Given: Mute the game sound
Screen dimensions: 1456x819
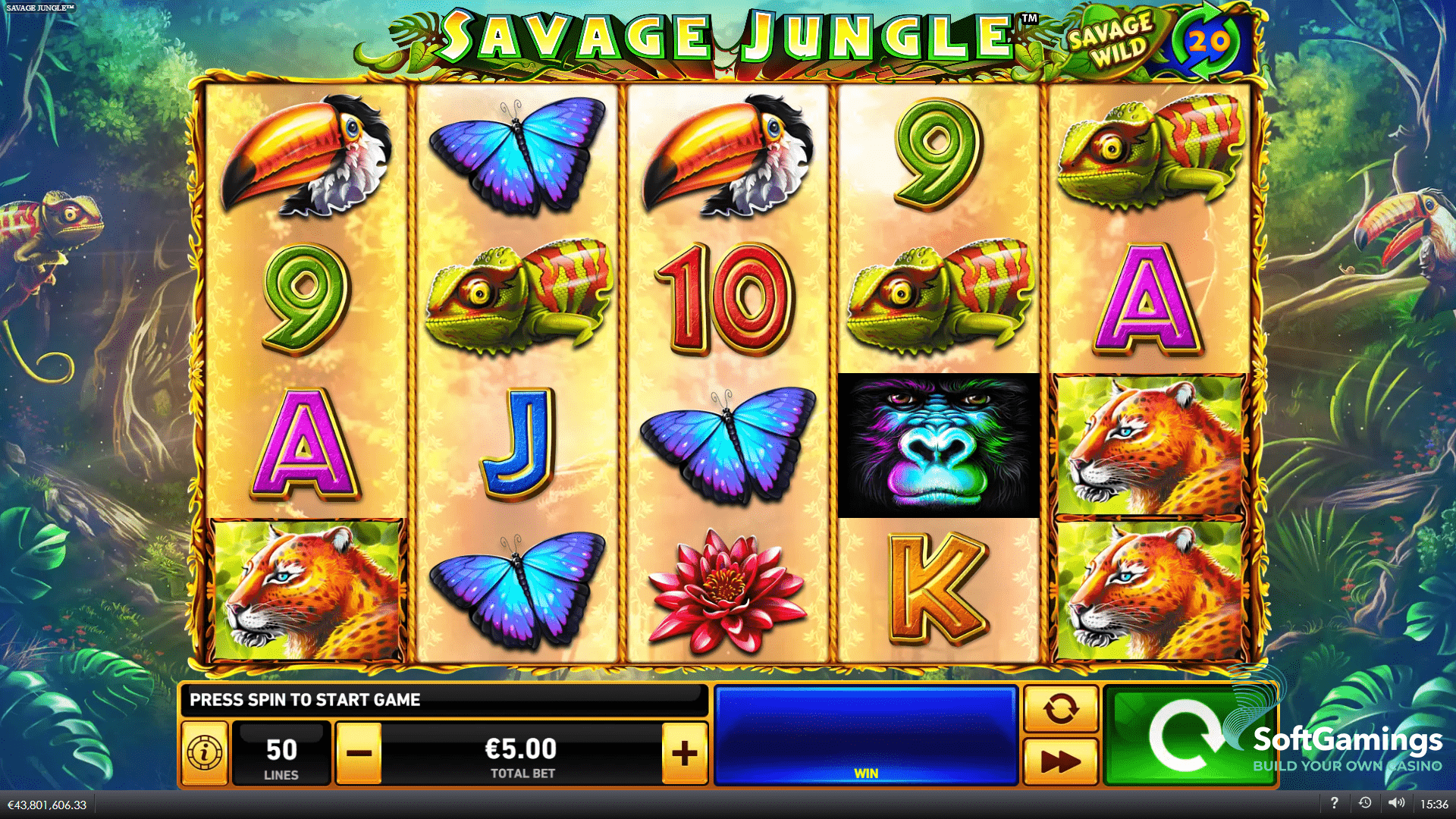Looking at the screenshot, I should 1398,802.
